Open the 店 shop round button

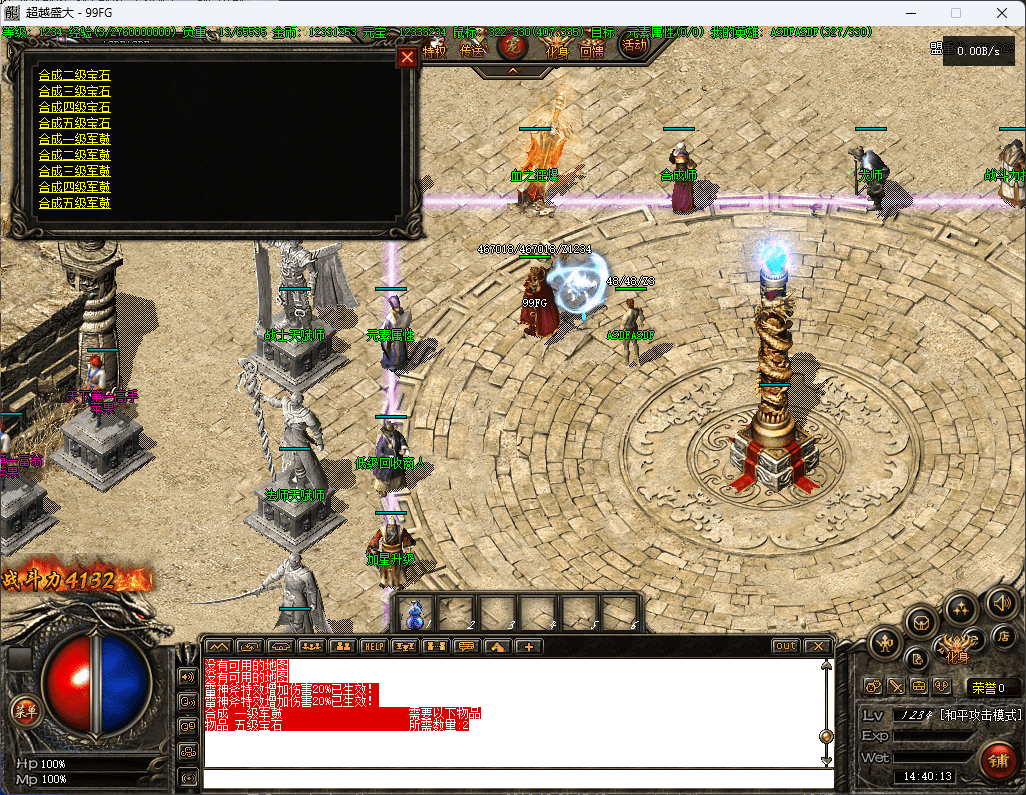pos(1004,637)
